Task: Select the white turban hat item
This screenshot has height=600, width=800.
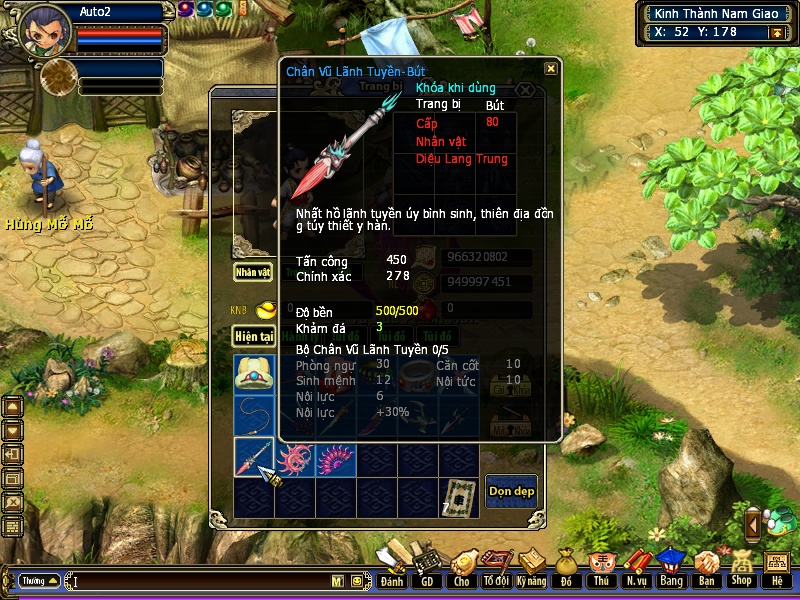Action: (x=254, y=375)
